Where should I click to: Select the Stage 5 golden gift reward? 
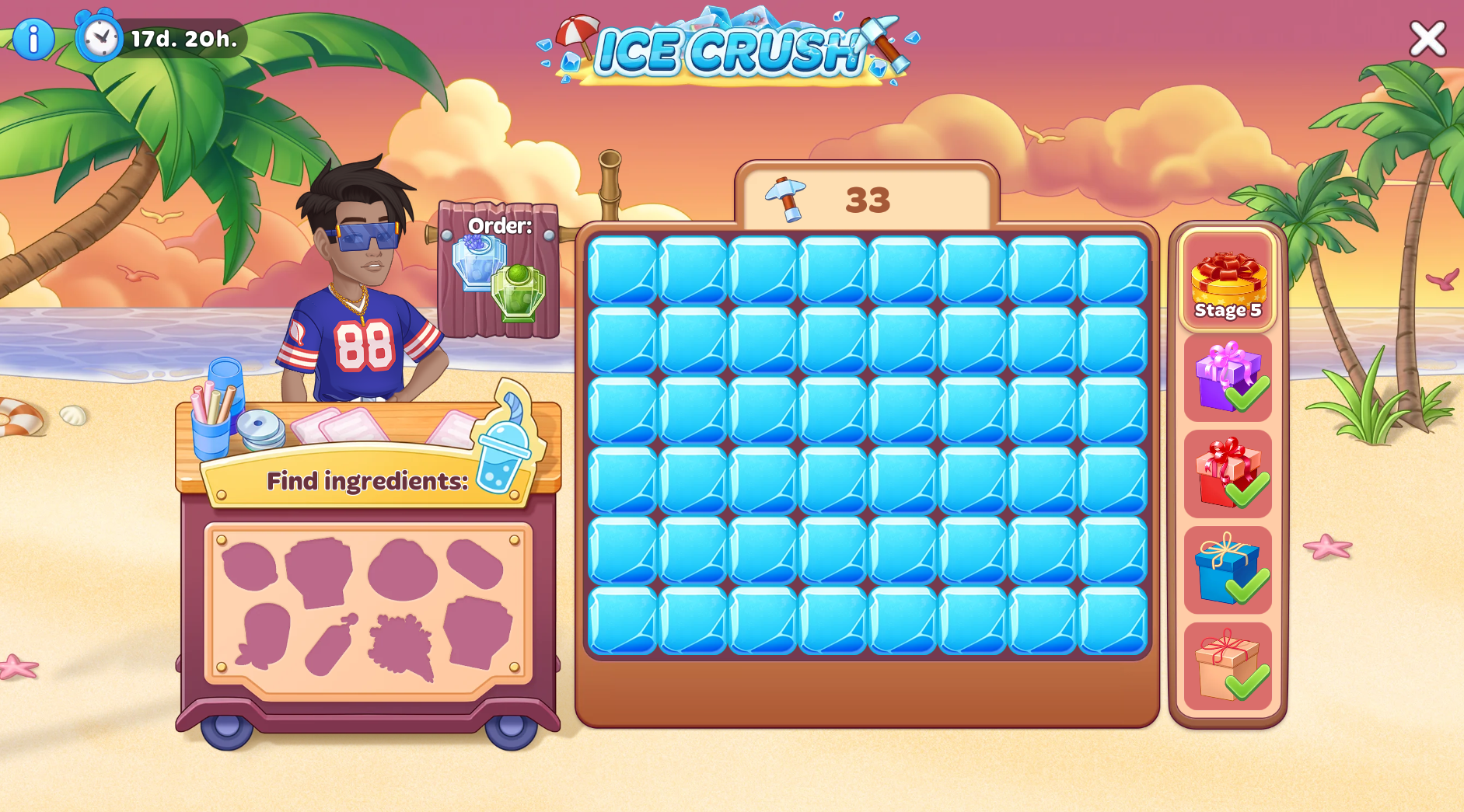1228,281
